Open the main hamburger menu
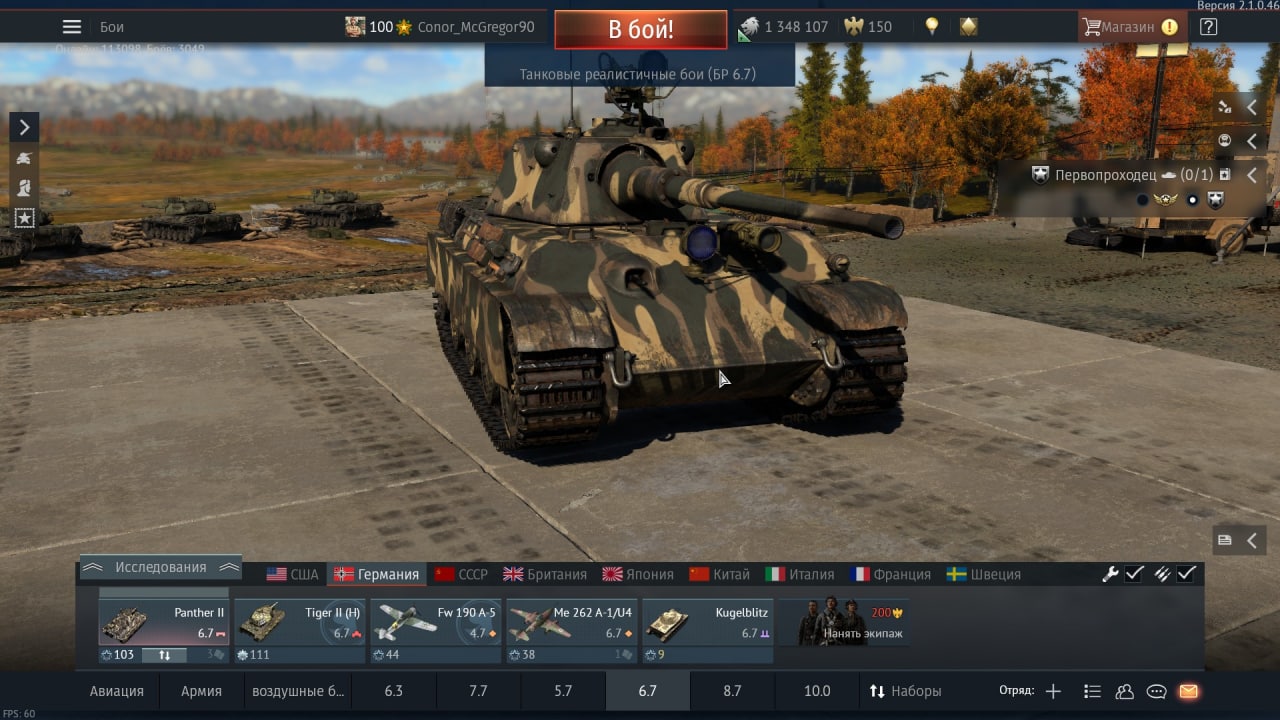 click(x=72, y=27)
